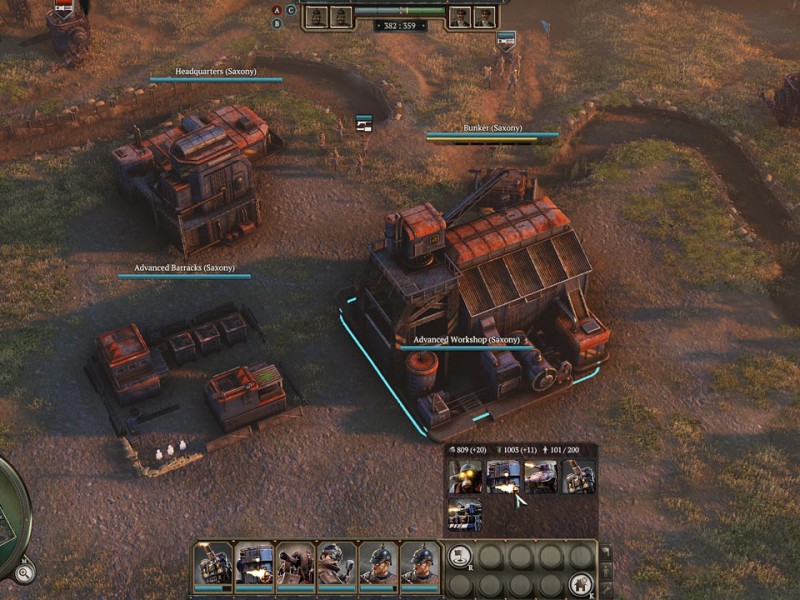The height and width of the screenshot is (600, 800).
Task: Queue the gas-mask soldier unit in production panel
Action: coord(466,477)
